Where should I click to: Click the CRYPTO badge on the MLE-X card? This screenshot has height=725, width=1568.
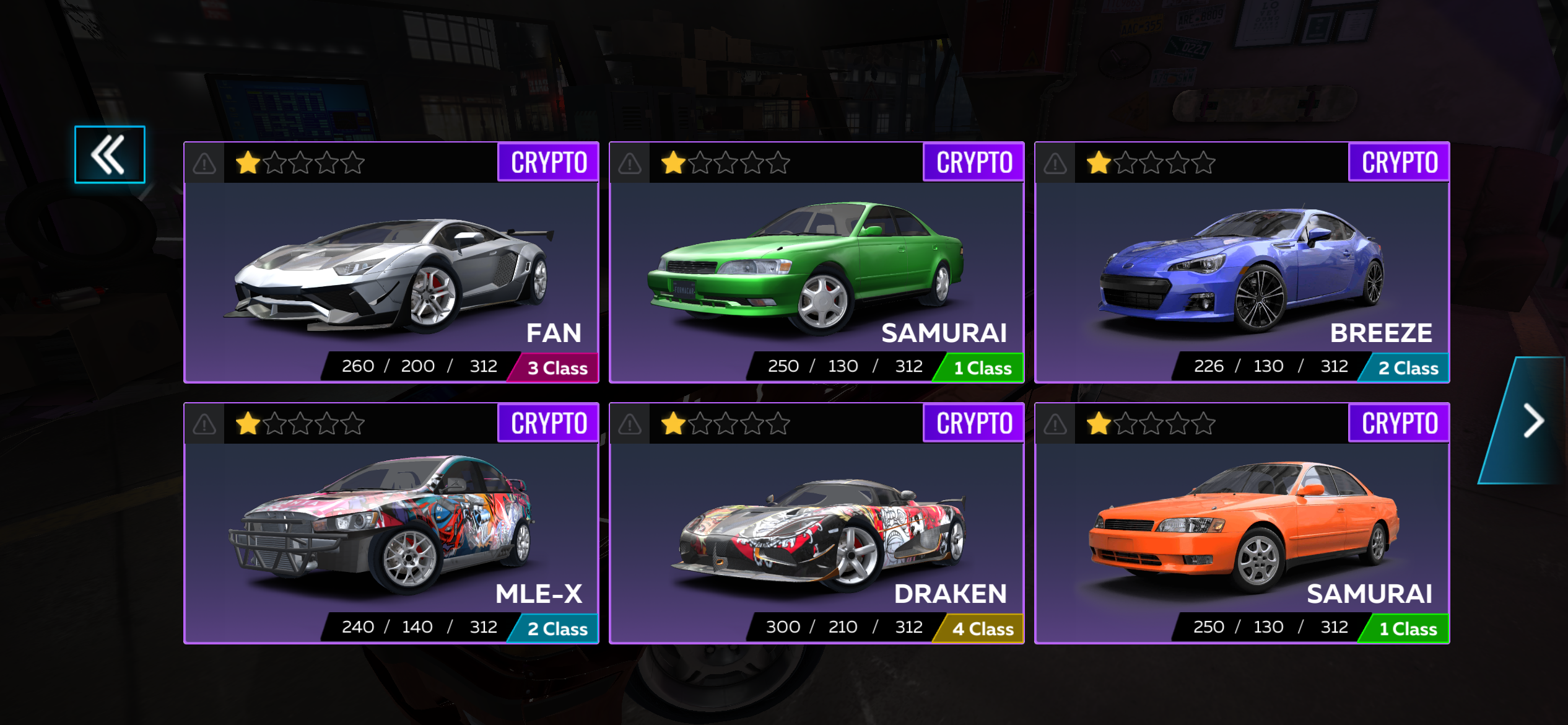[x=549, y=423]
